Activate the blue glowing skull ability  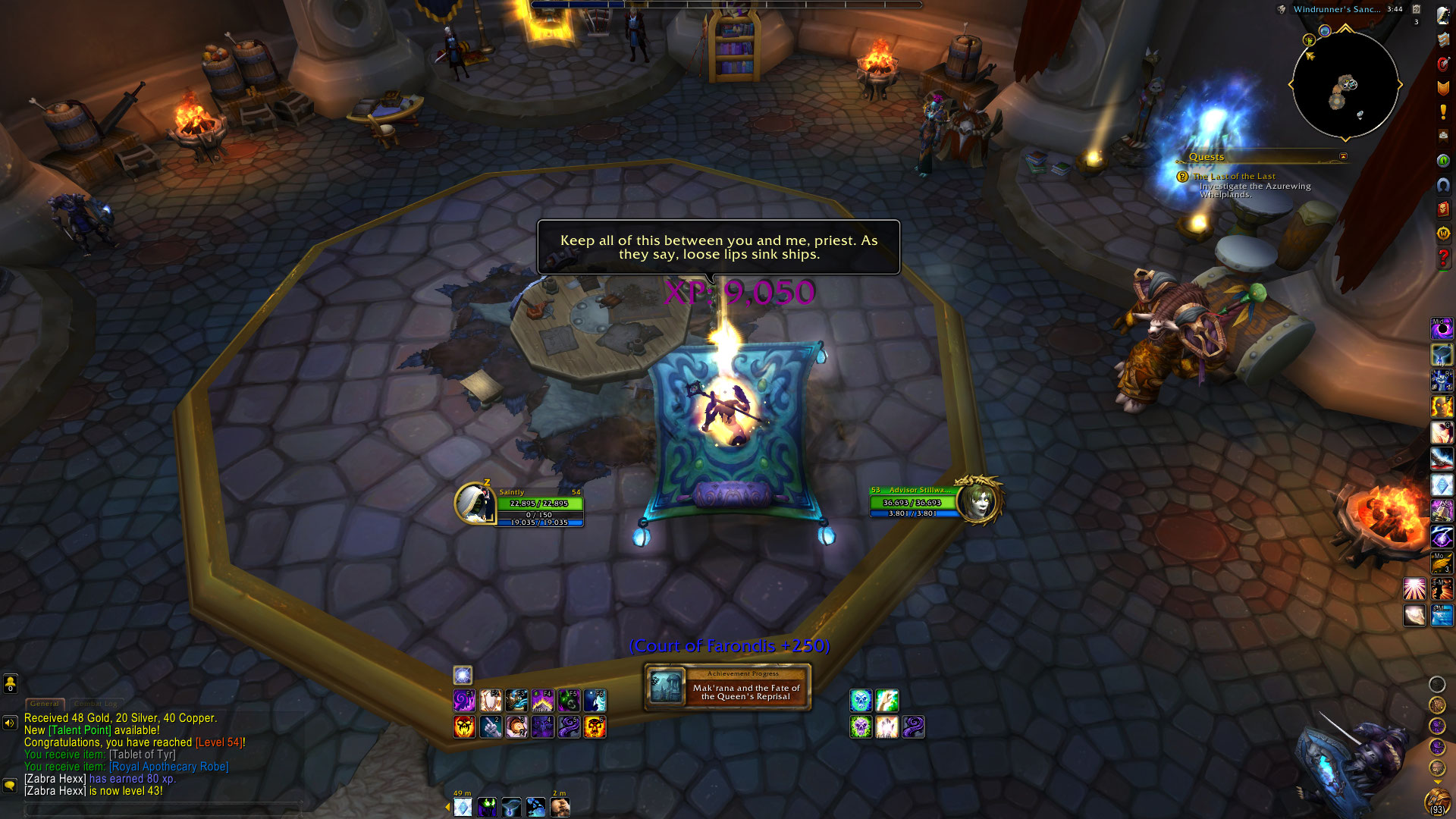pyautogui.click(x=861, y=700)
